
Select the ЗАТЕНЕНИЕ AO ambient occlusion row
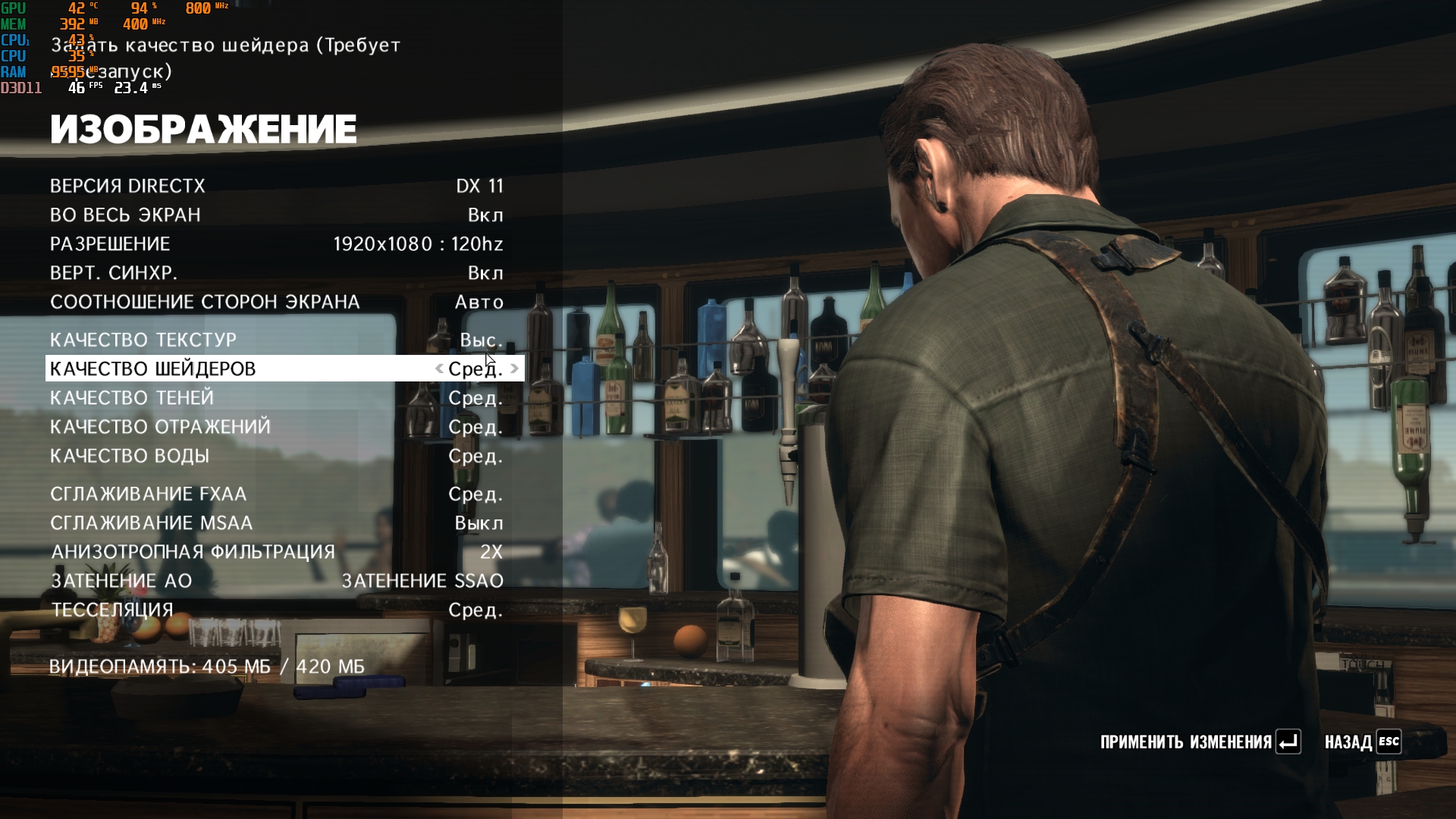pyautogui.click(x=277, y=581)
